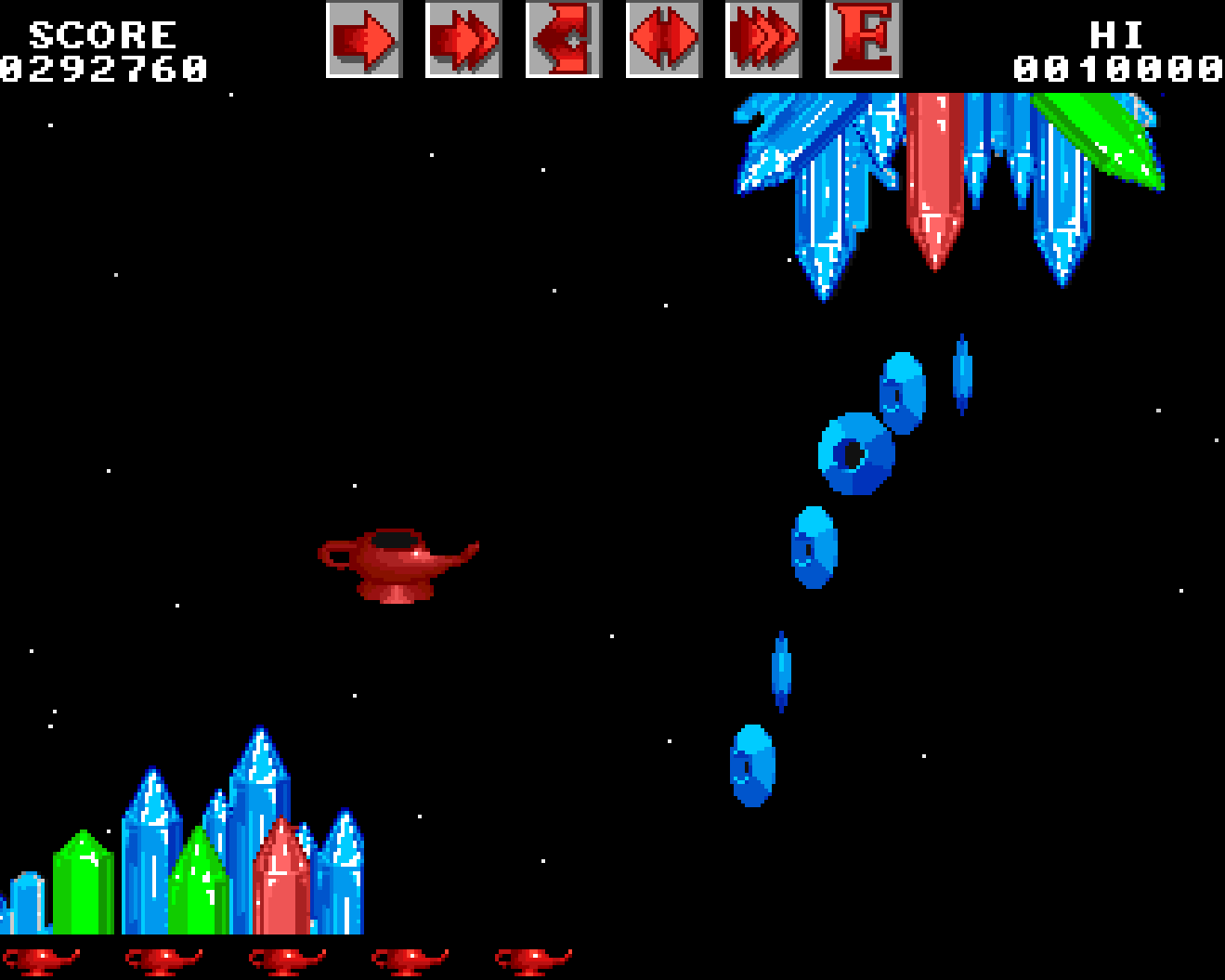Pick the two-way left-right arrow power-up icon
Screen dimensions: 1225x980
click(x=663, y=39)
